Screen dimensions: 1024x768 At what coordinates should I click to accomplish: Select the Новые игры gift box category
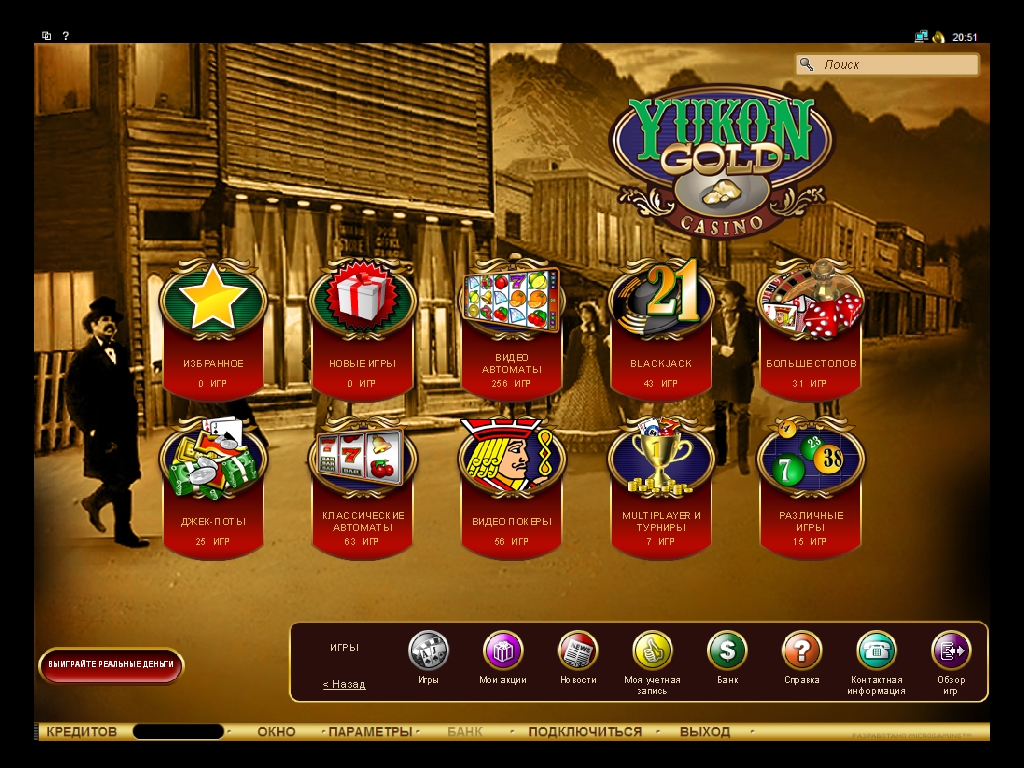click(362, 300)
